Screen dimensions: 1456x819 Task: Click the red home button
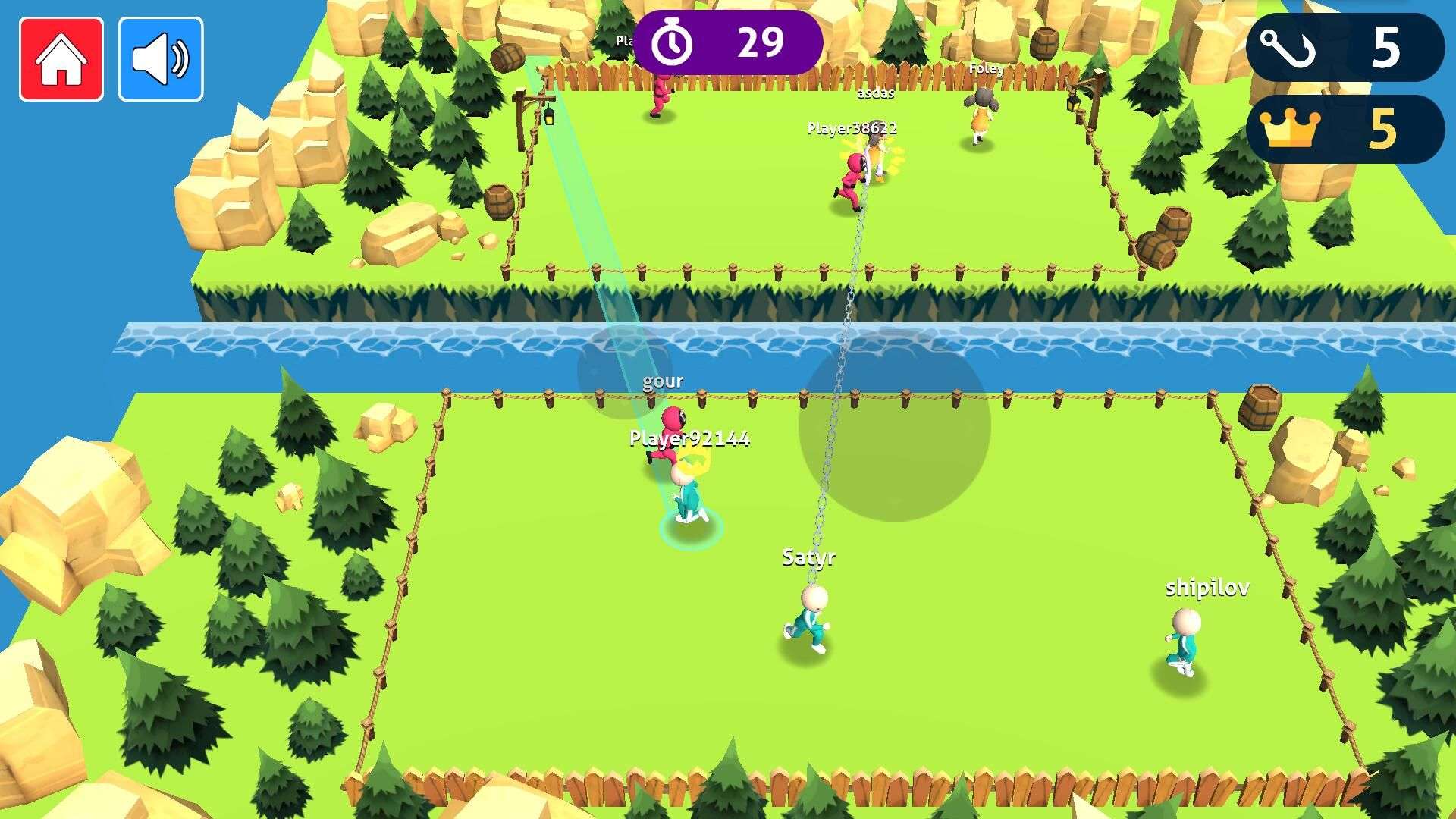pyautogui.click(x=61, y=59)
